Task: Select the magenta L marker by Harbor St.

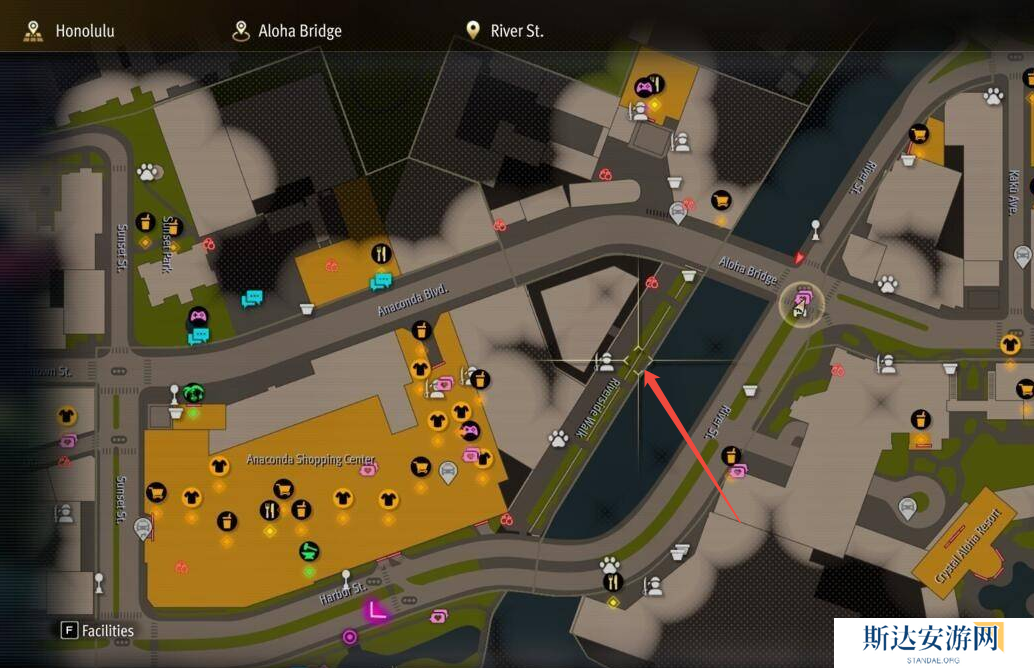Action: pyautogui.click(x=376, y=609)
